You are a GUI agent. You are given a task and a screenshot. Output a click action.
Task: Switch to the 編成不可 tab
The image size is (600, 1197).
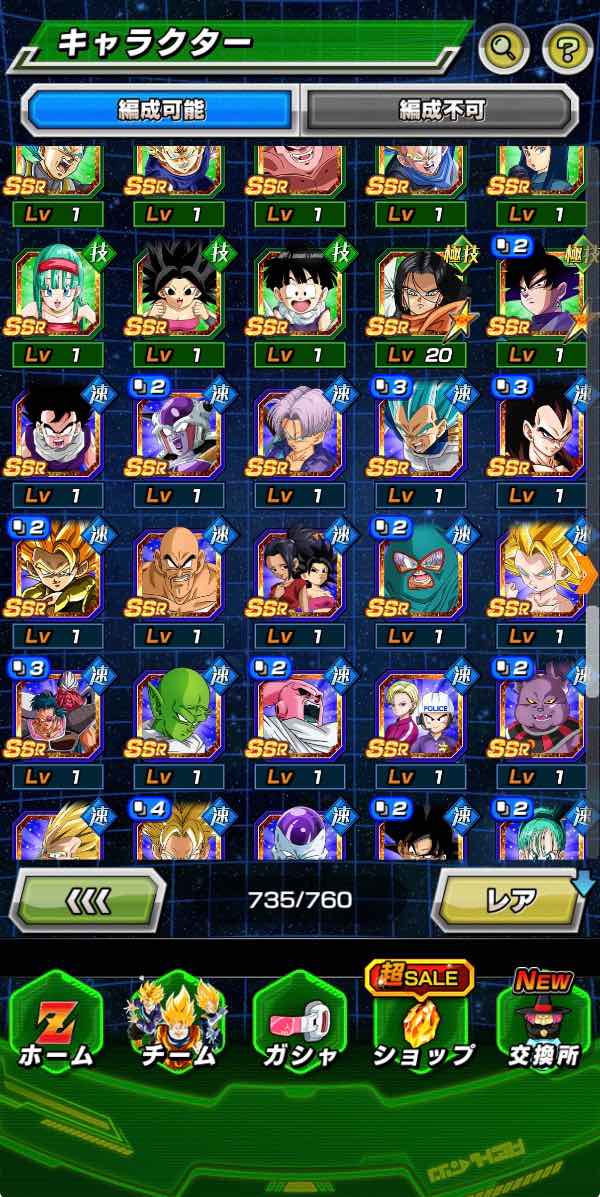tap(440, 109)
